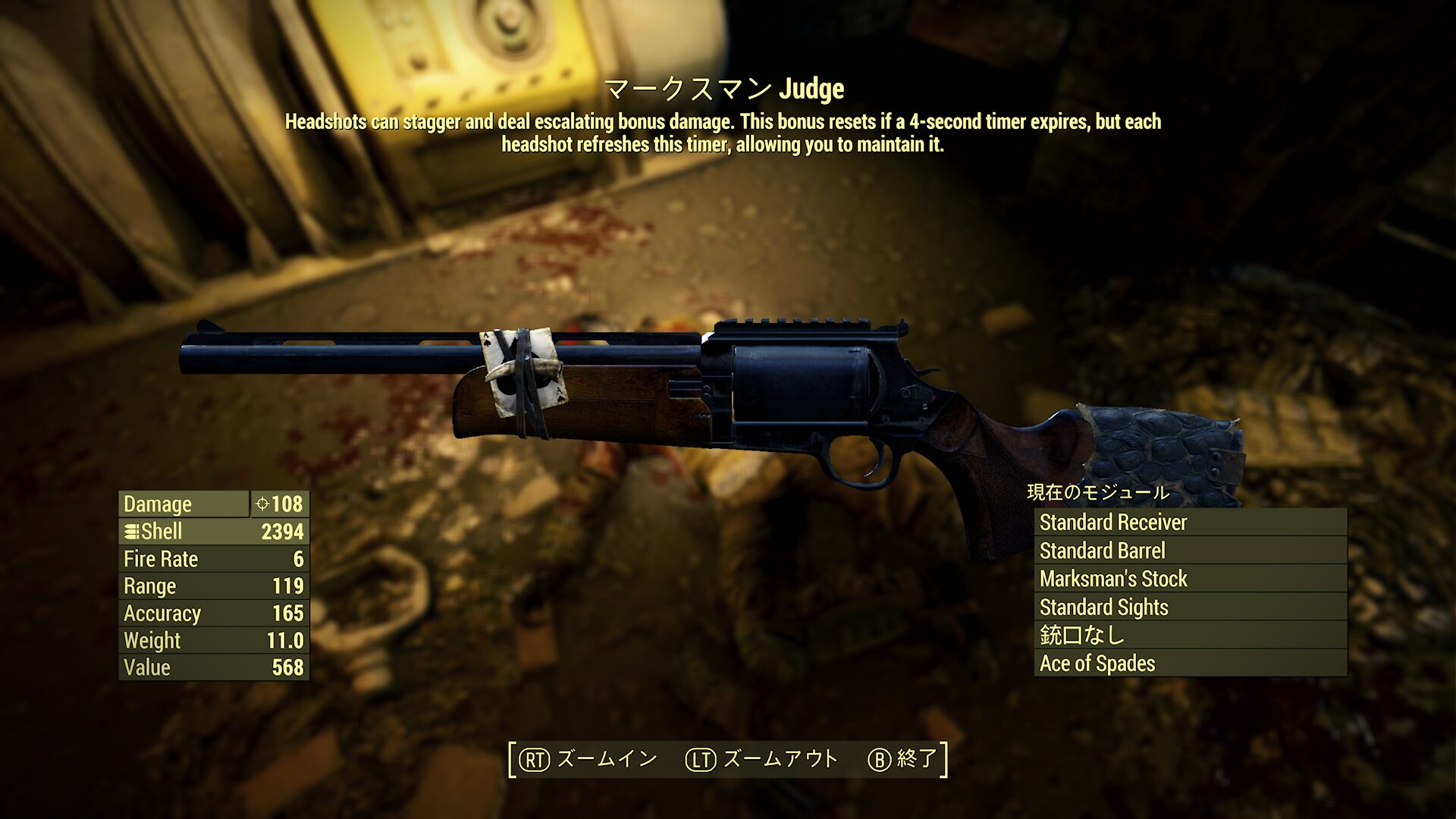Pick the 銃口なし muzzle module row
The image size is (1456, 819).
1189,635
